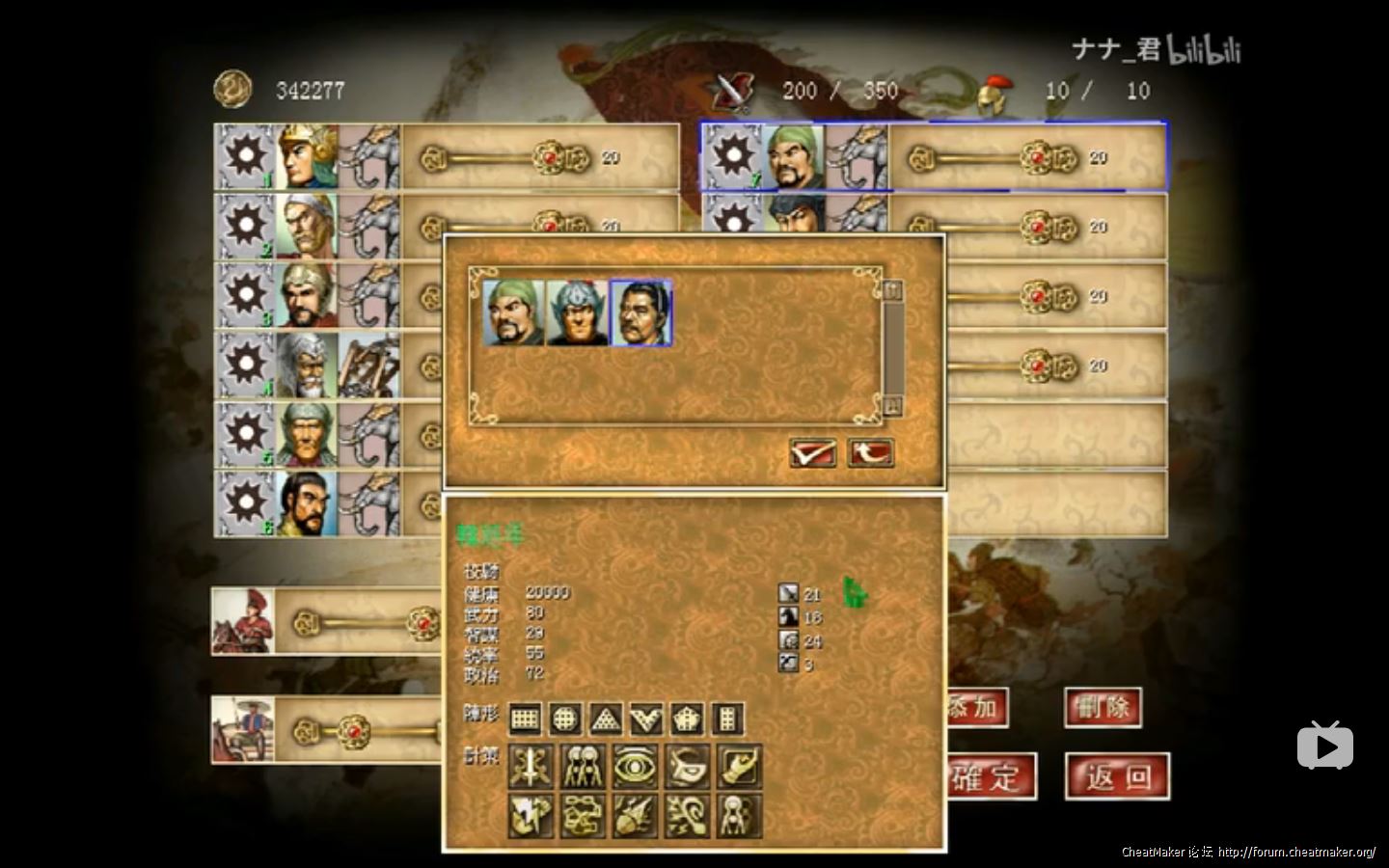The height and width of the screenshot is (868, 1389).
Task: Pick the highlighted mustached general portrait
Action: 640,312
